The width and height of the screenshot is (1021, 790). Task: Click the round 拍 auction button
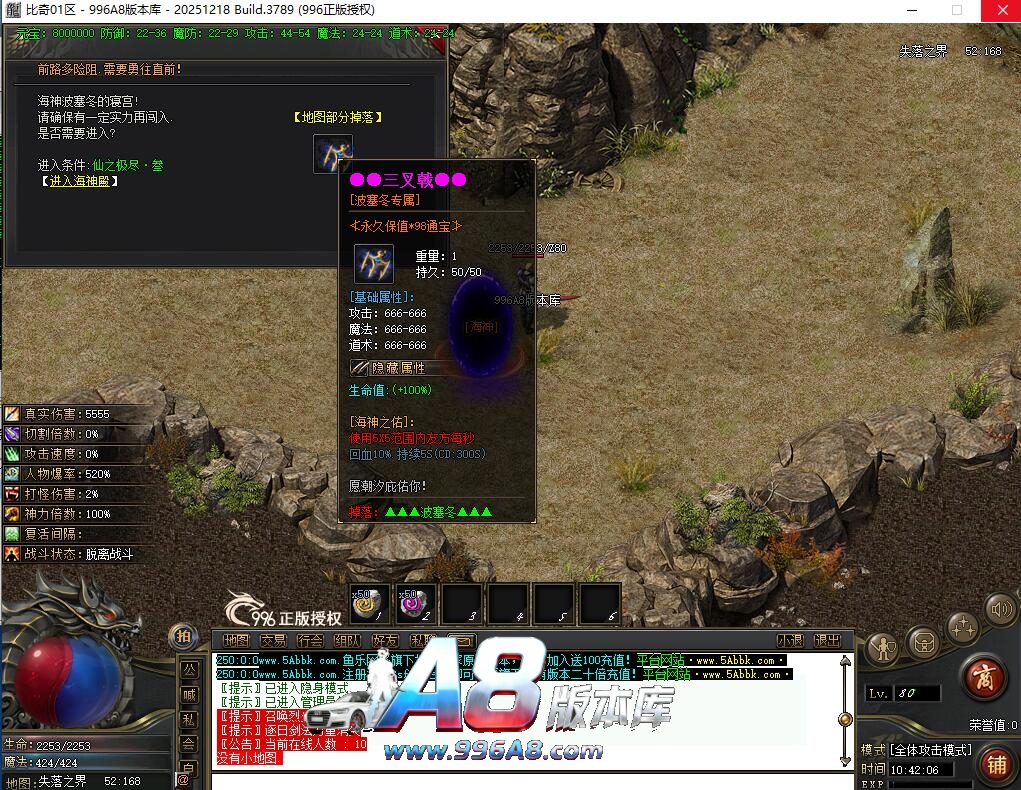tap(183, 635)
